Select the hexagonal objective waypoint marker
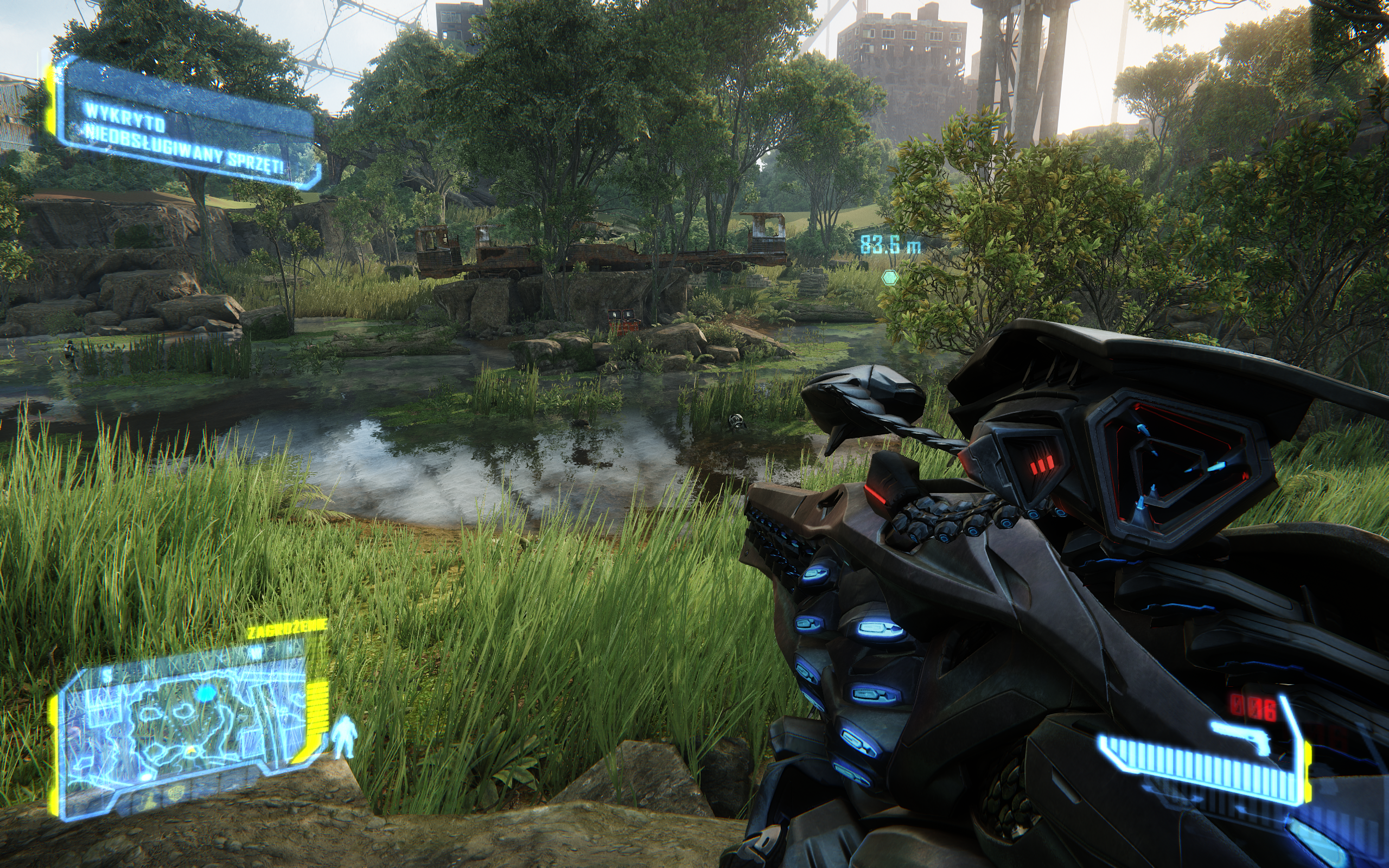1389x868 pixels. coord(890,278)
